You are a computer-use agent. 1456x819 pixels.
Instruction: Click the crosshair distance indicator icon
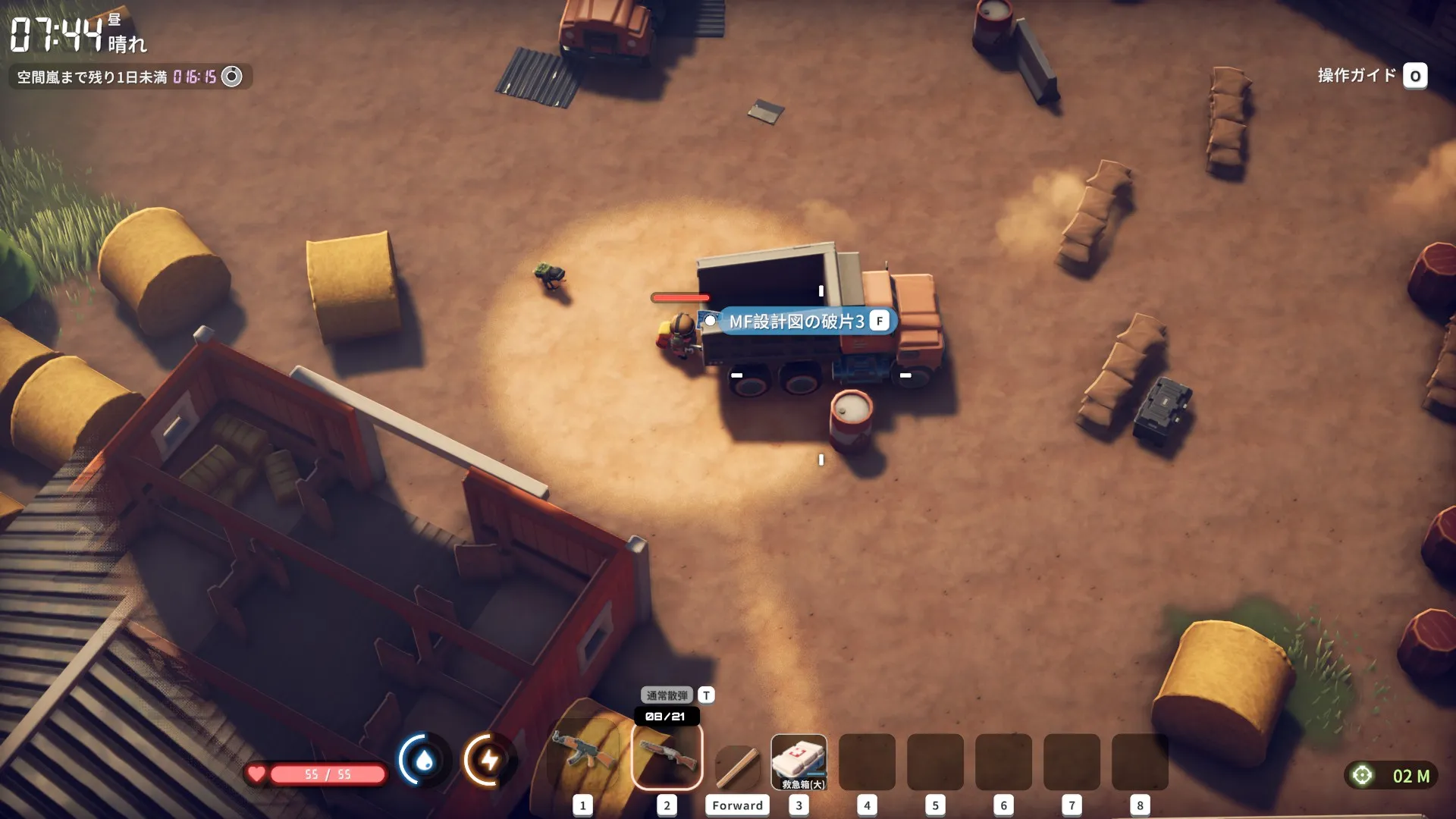(x=1362, y=775)
